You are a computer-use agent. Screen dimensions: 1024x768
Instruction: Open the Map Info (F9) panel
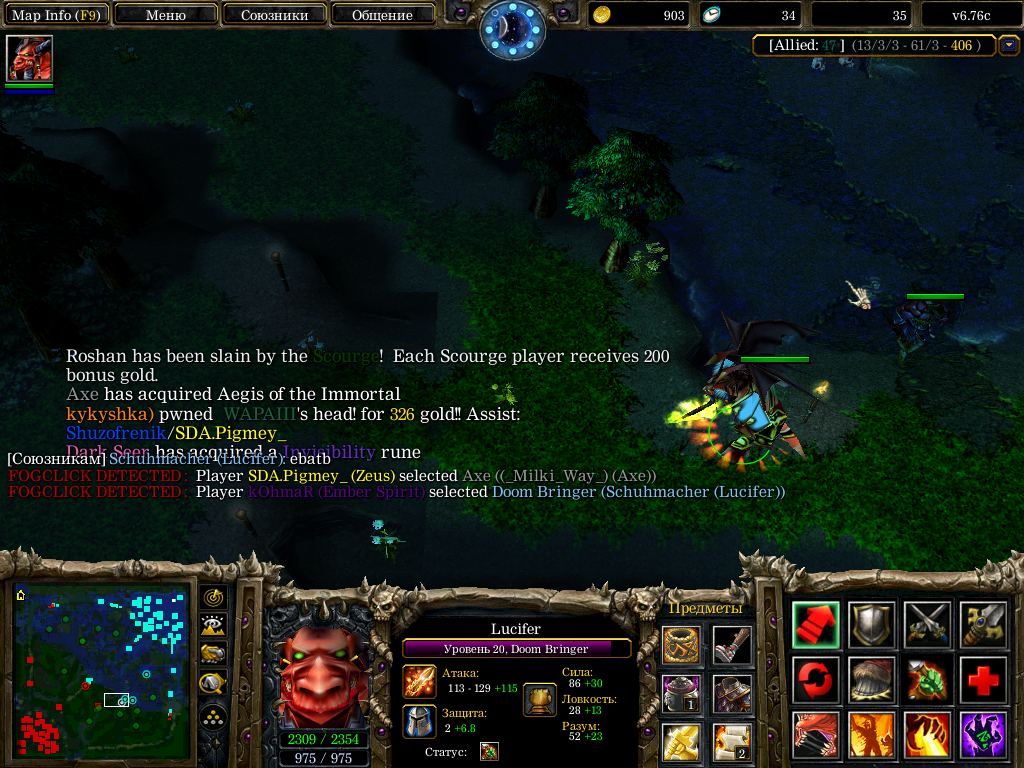point(55,15)
